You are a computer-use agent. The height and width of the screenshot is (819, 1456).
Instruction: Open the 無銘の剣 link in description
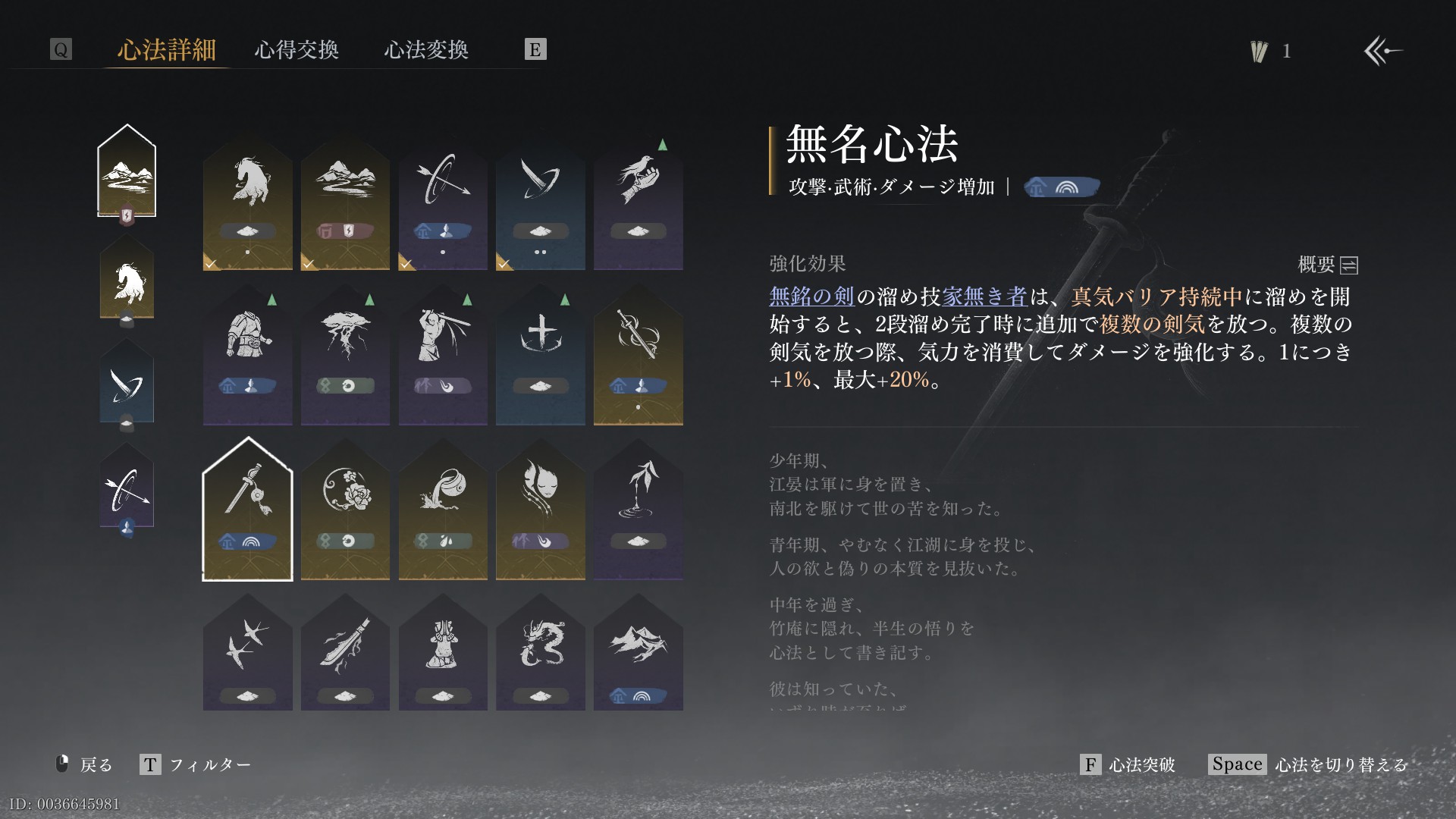[811, 297]
